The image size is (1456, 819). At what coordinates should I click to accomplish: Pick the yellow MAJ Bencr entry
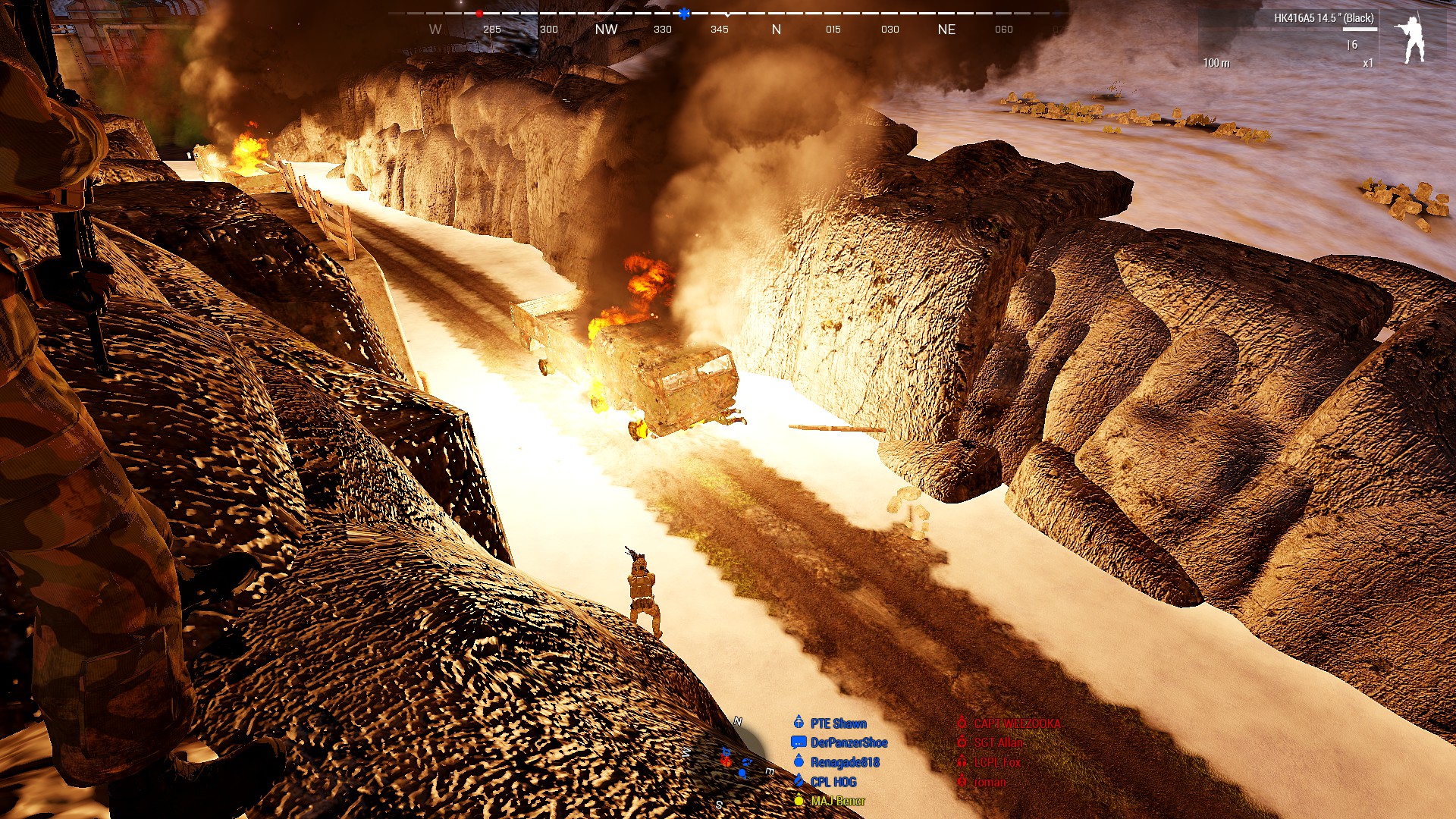pyautogui.click(x=837, y=801)
